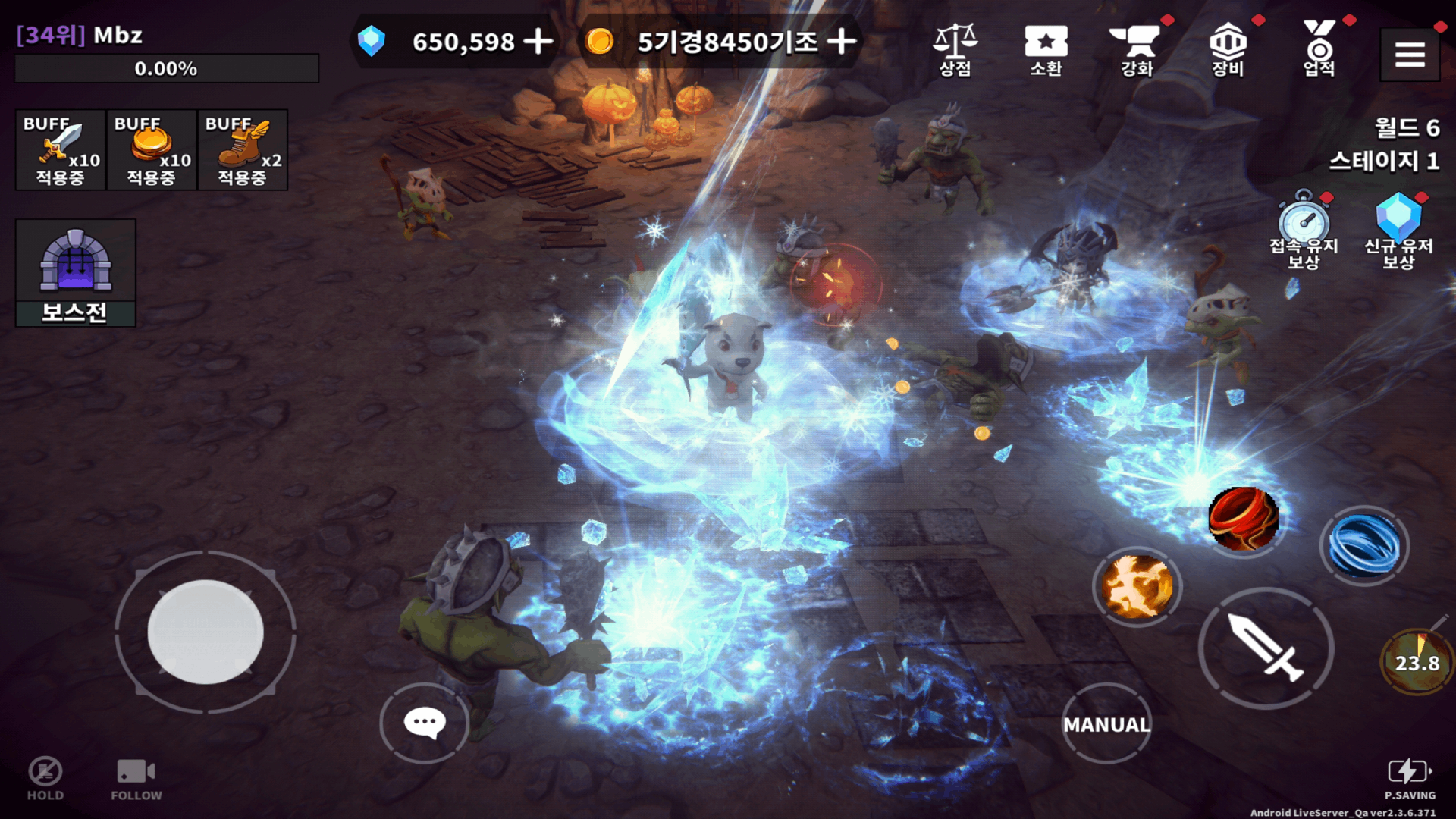Select the winged boot x2 speed buff
Viewport: 1456px width, 819px height.
coord(243,149)
